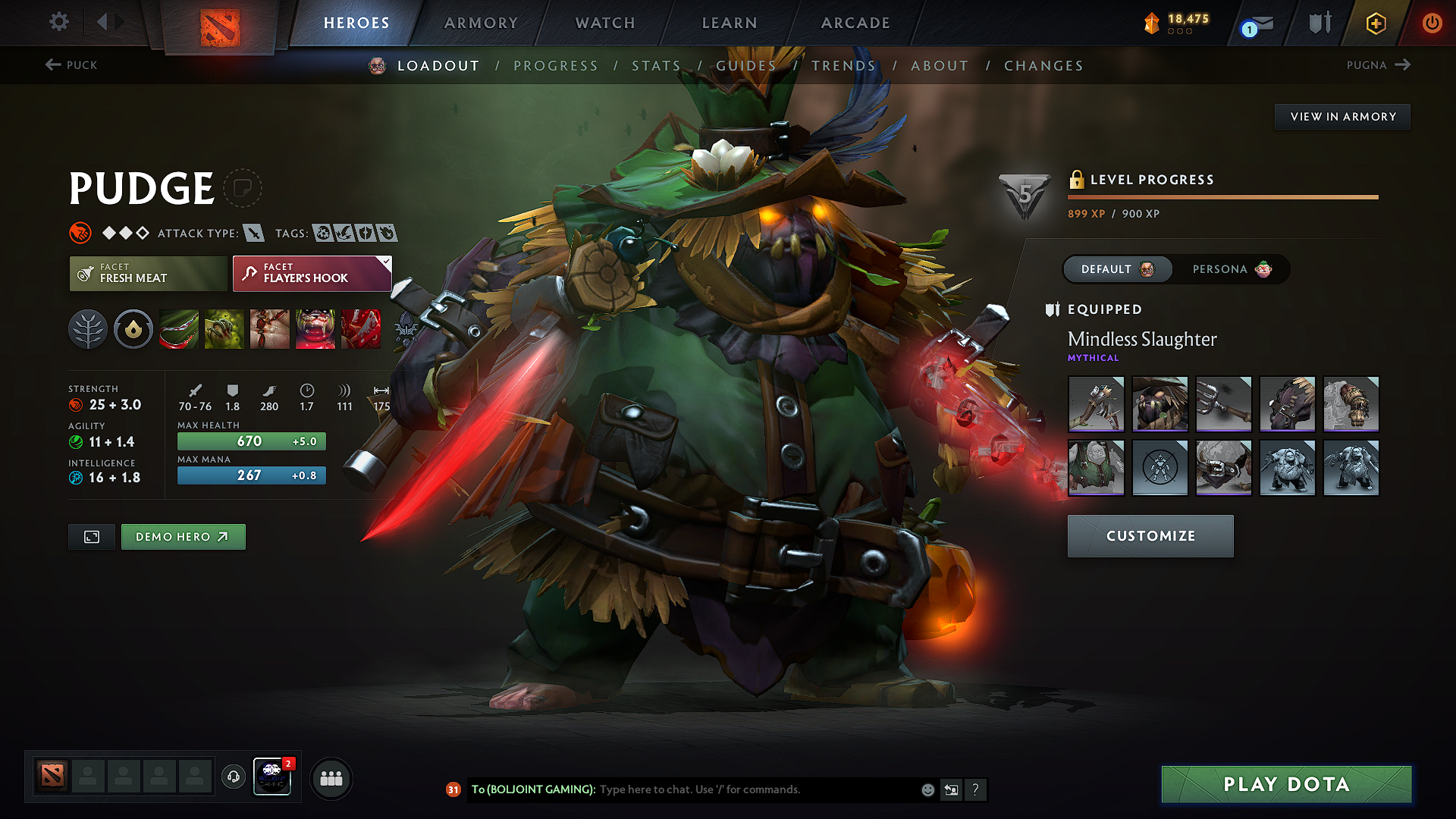Select the Meat Hook ability icon
The height and width of the screenshot is (819, 1456).
pos(179,329)
